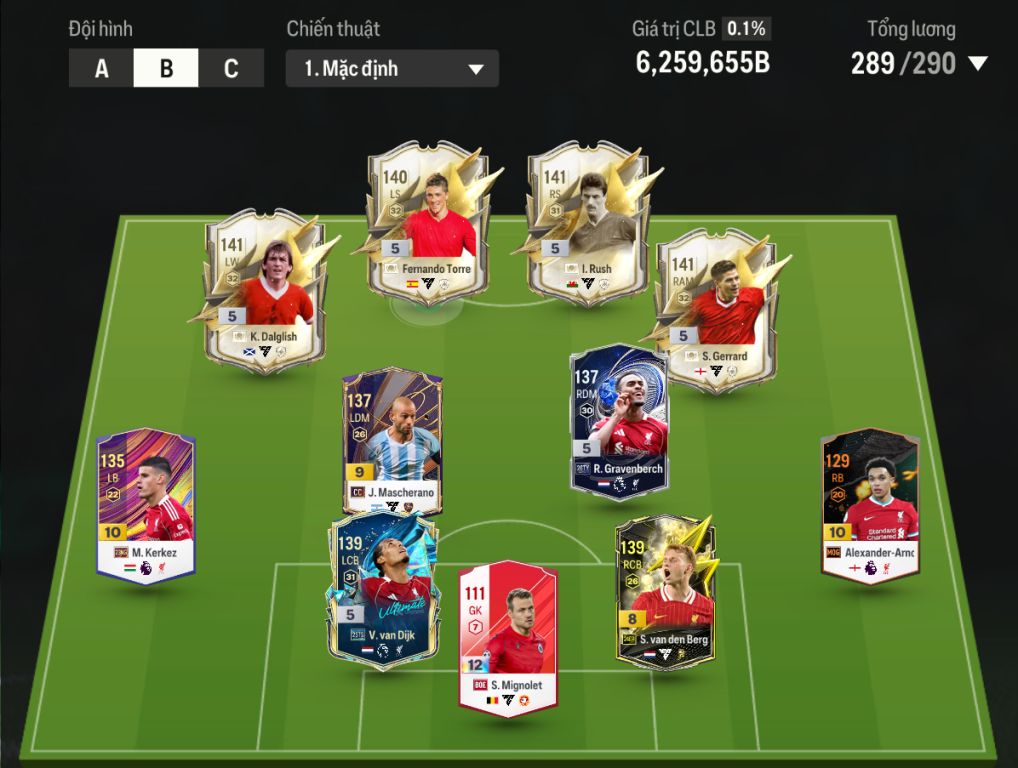Switch to squad tab A
This screenshot has width=1018, height=768.
click(x=101, y=69)
